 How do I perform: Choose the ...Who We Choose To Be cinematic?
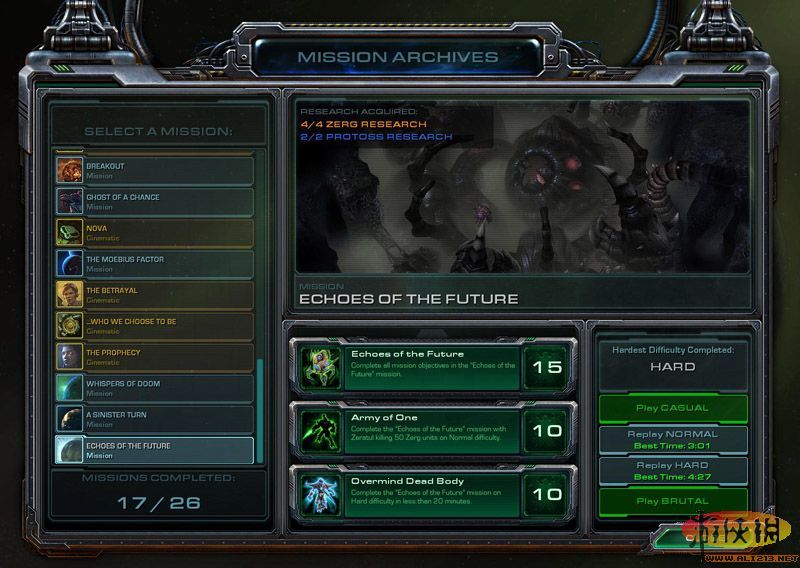(x=155, y=325)
